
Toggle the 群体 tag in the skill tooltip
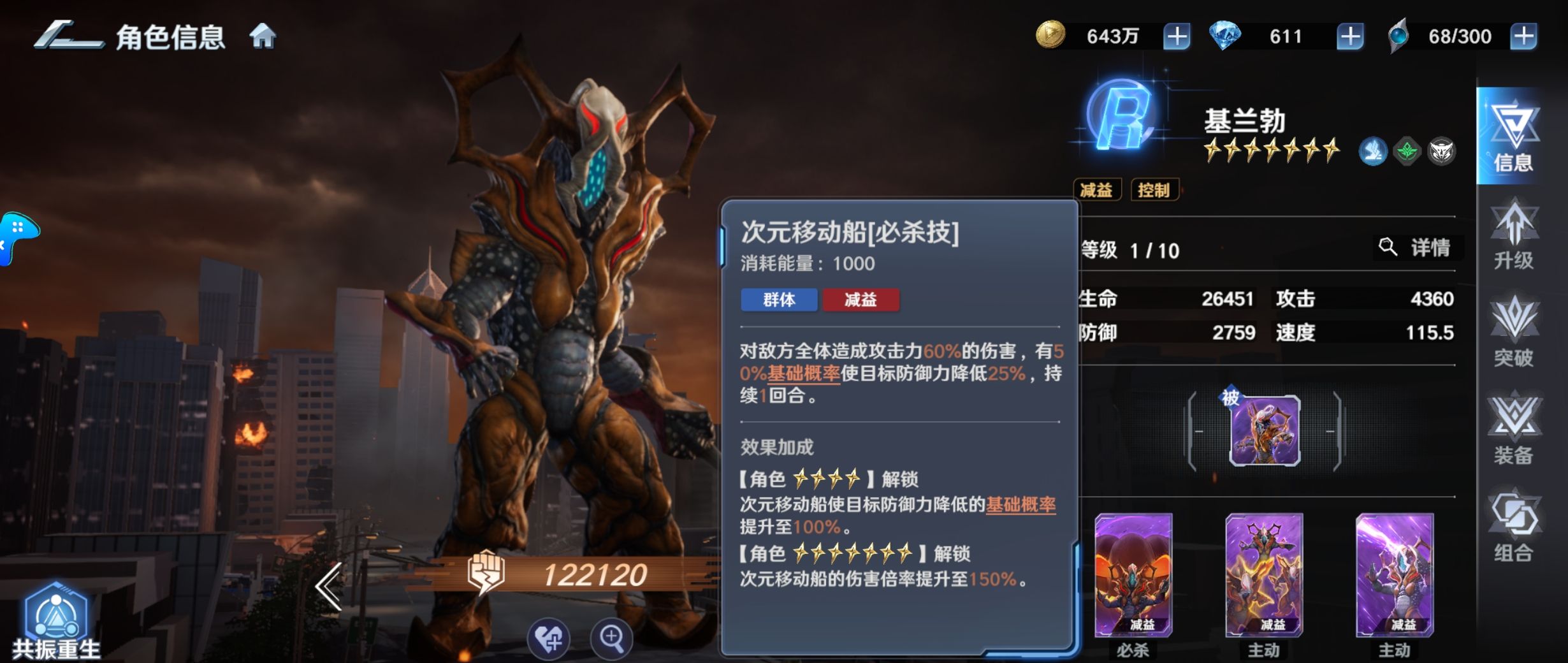[x=779, y=301]
